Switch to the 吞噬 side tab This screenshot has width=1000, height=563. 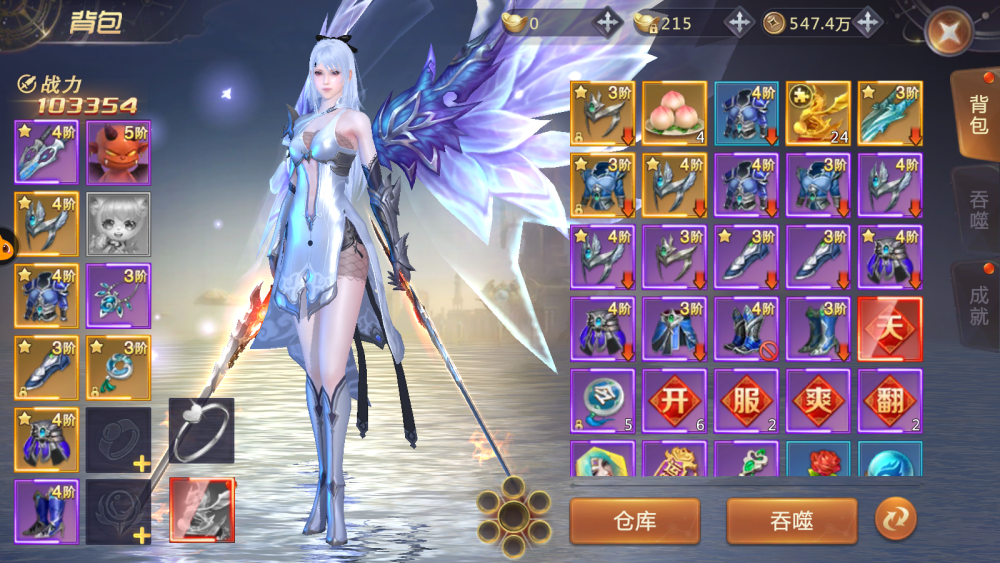click(978, 207)
